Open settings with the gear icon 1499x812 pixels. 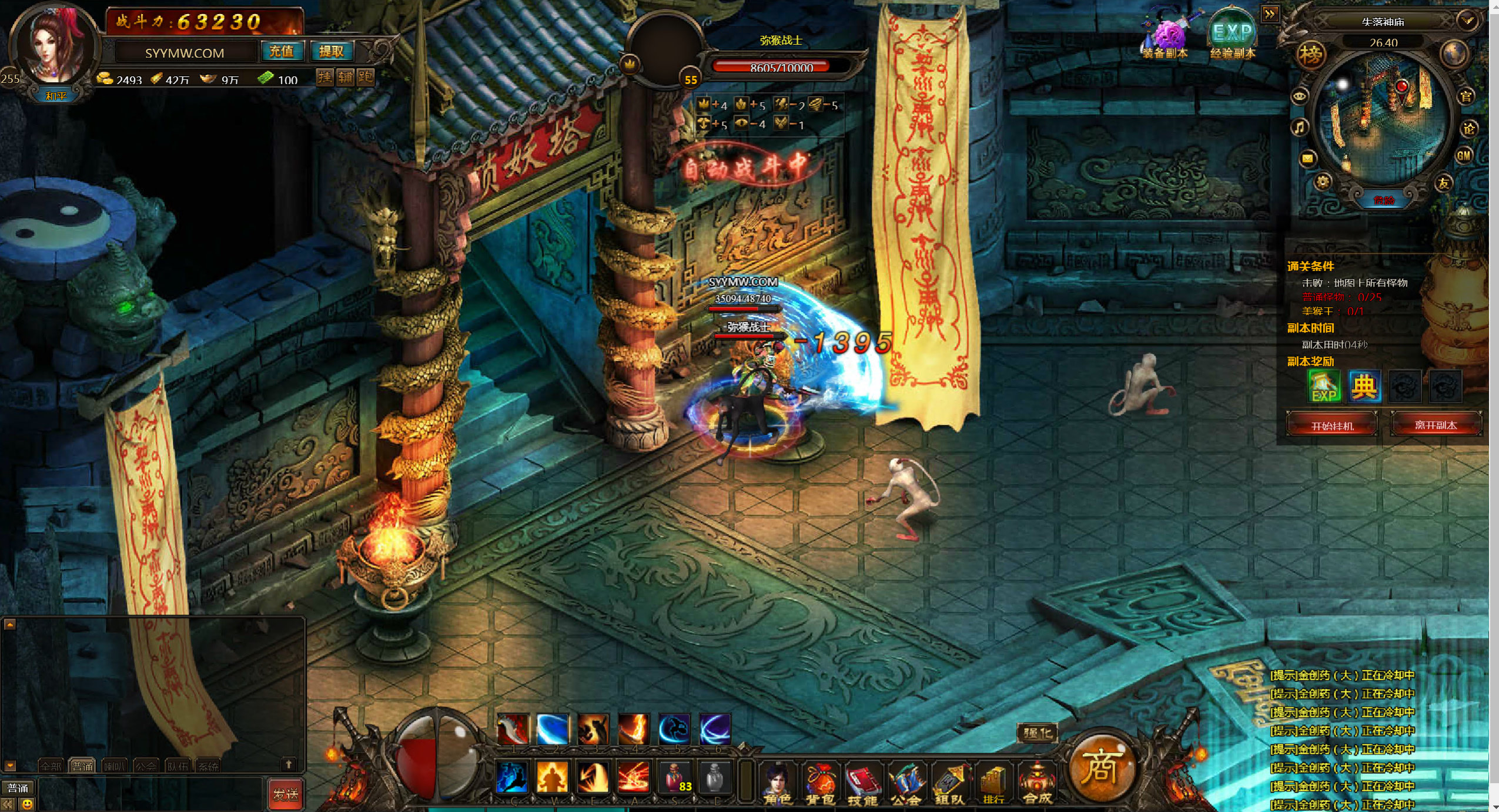click(1322, 182)
